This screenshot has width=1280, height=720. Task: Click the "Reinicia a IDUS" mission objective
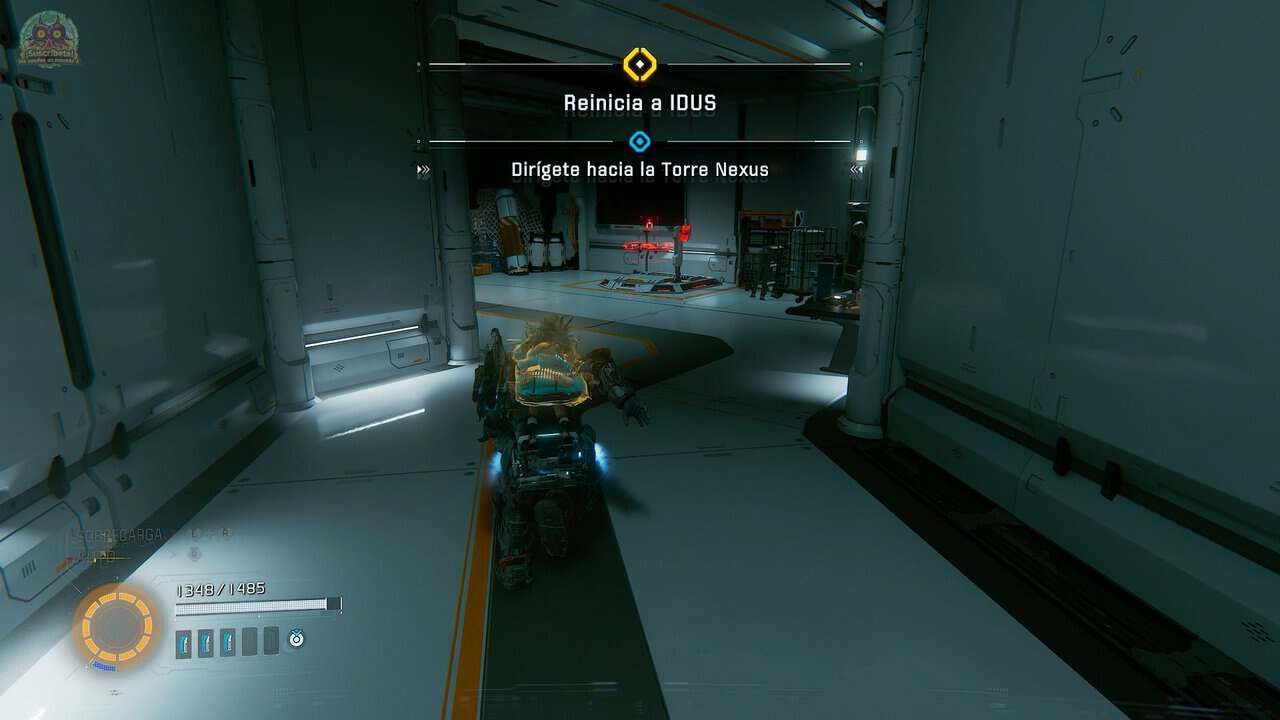(640, 102)
